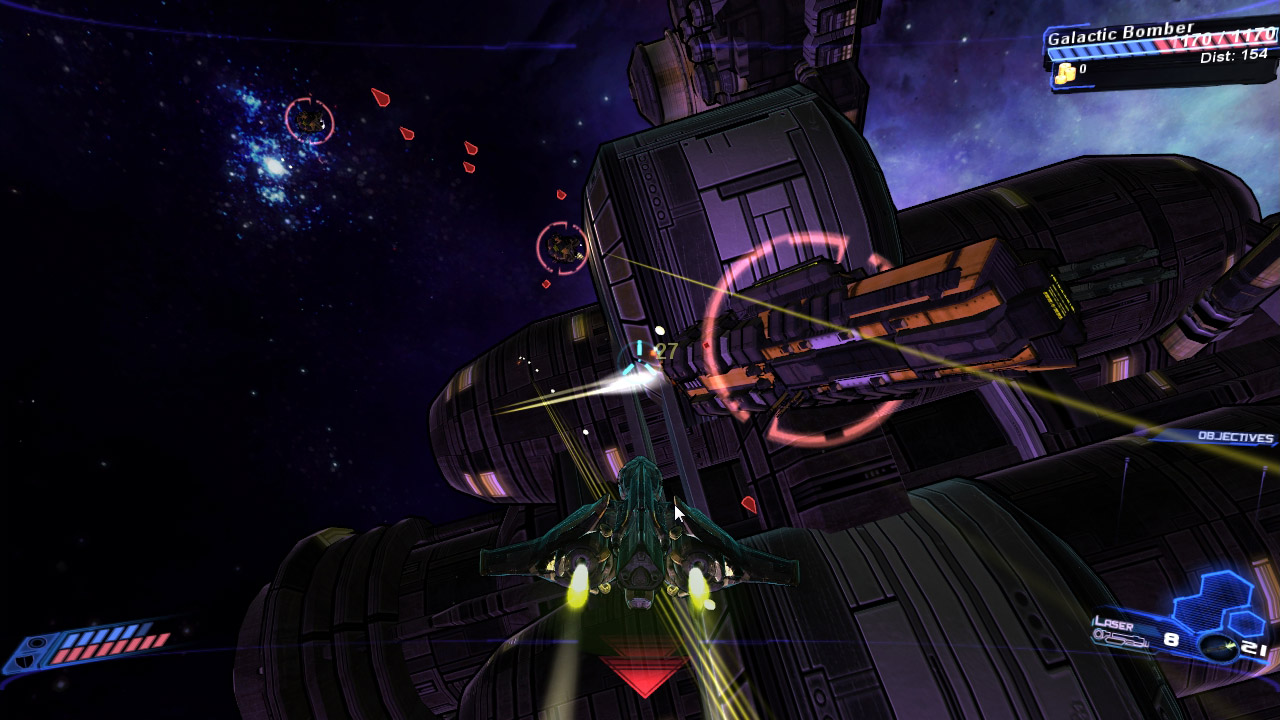The width and height of the screenshot is (1280, 720).
Task: Select the Laser weapon icon
Action: pos(1122,639)
